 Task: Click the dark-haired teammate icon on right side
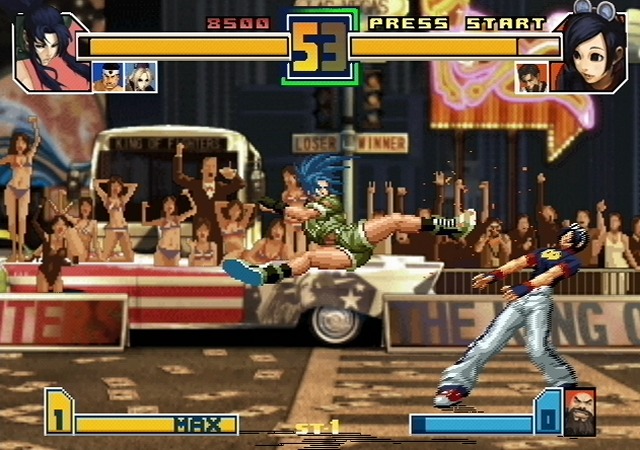point(531,77)
